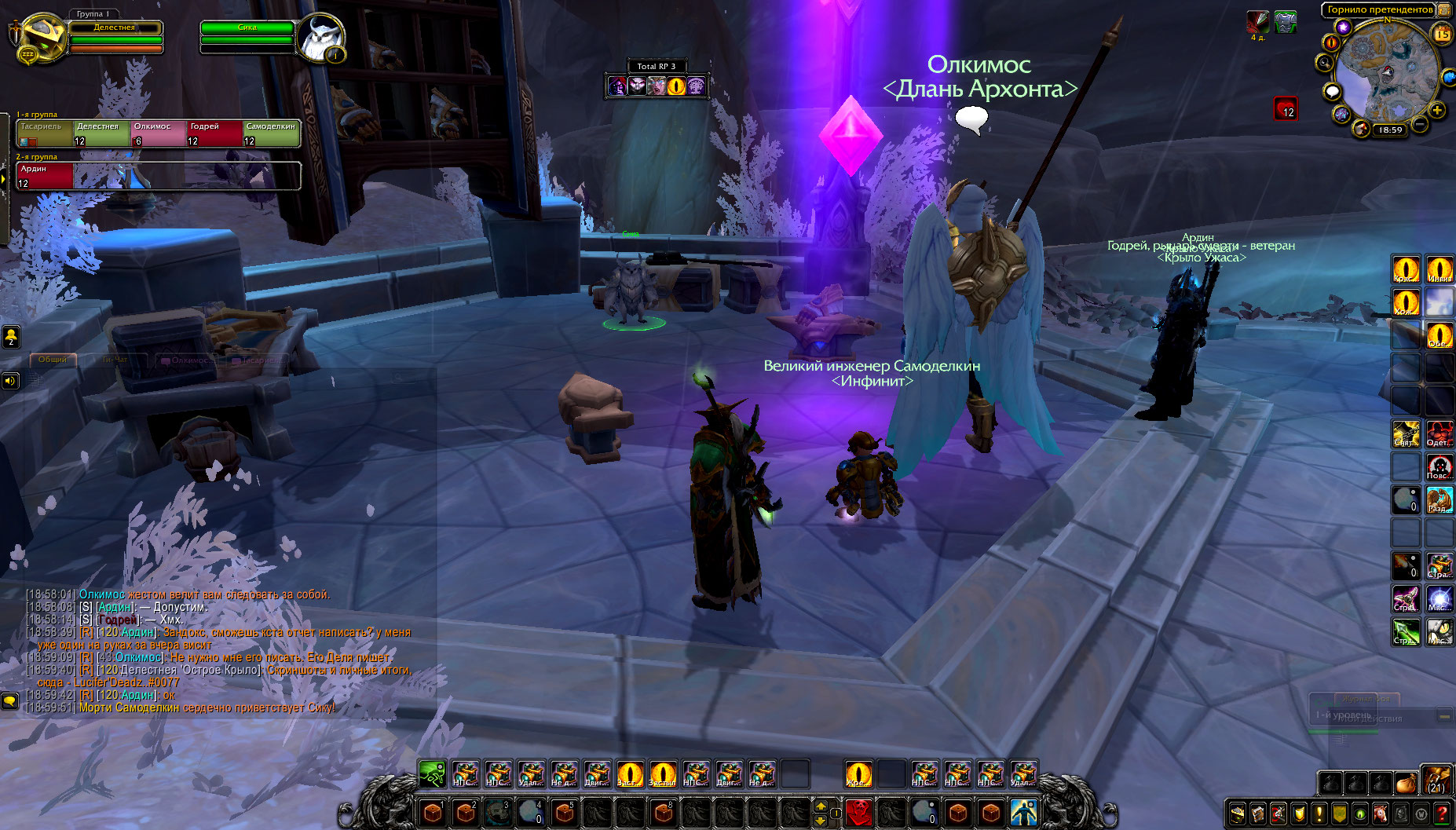Image resolution: width=1456 pixels, height=830 pixels.
Task: Zoom in the minimap with the plus button
Action: (1437, 111)
